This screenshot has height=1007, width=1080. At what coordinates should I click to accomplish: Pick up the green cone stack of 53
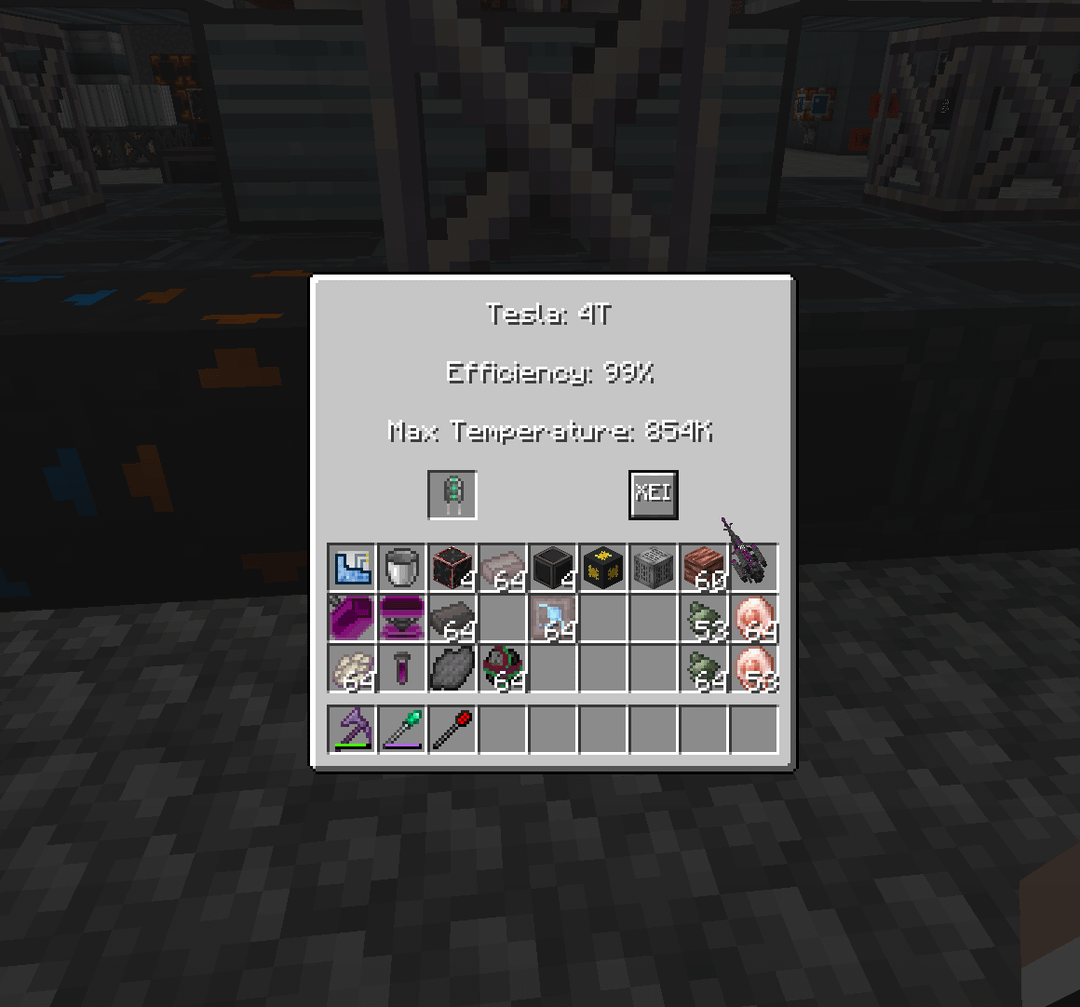[703, 618]
